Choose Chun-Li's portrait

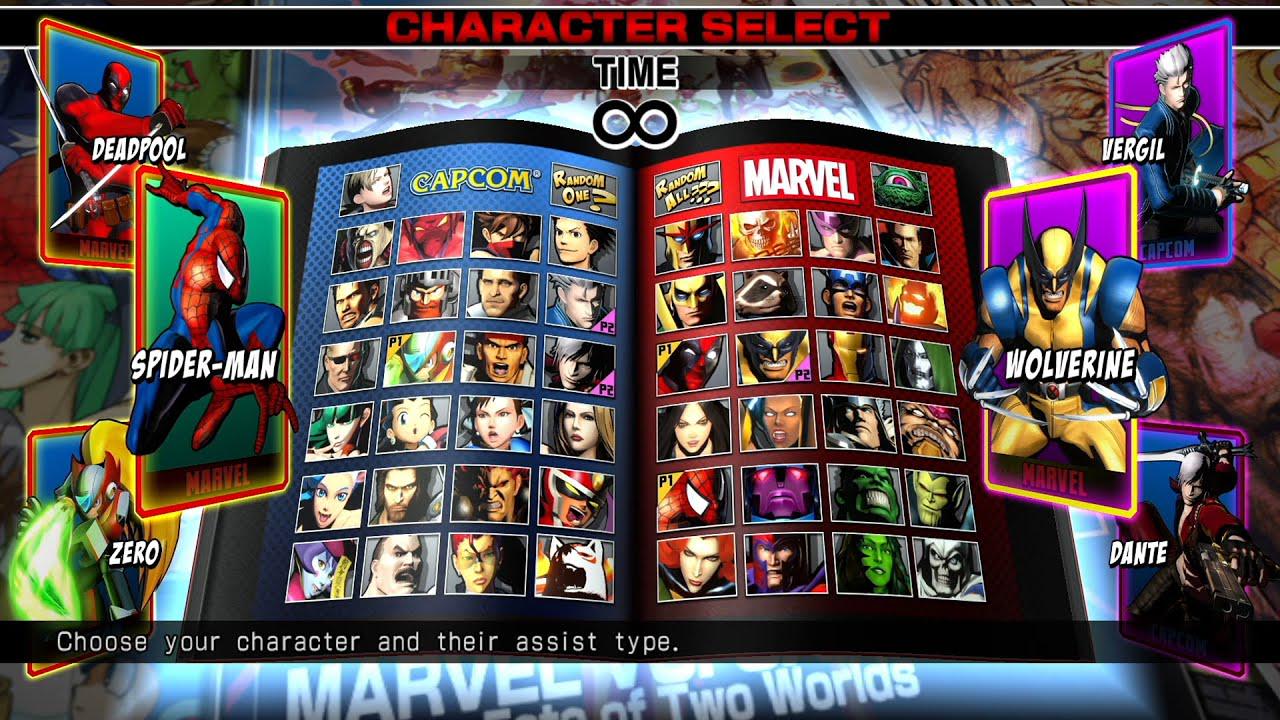coord(494,422)
